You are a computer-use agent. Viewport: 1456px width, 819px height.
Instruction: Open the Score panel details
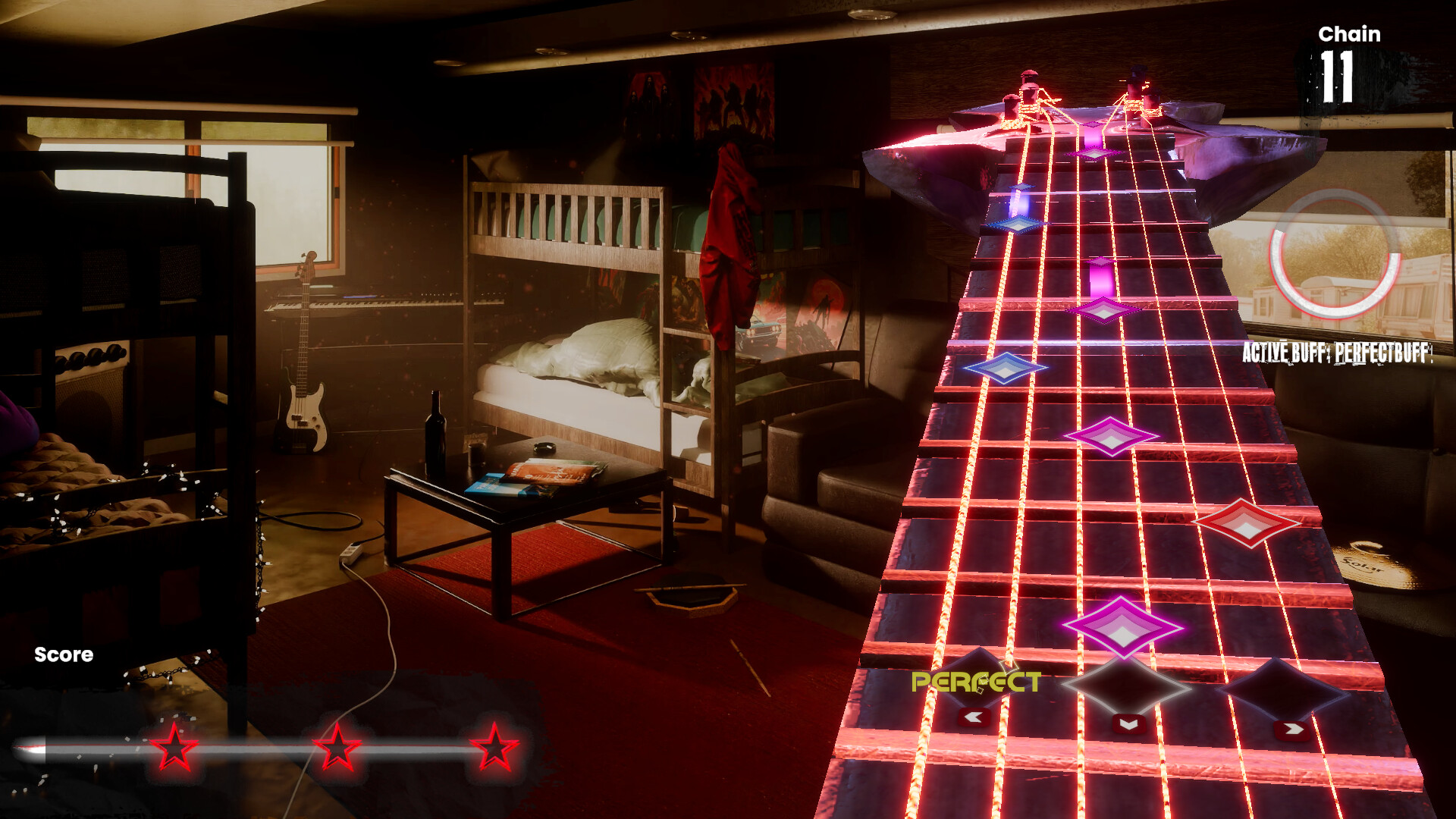[64, 655]
